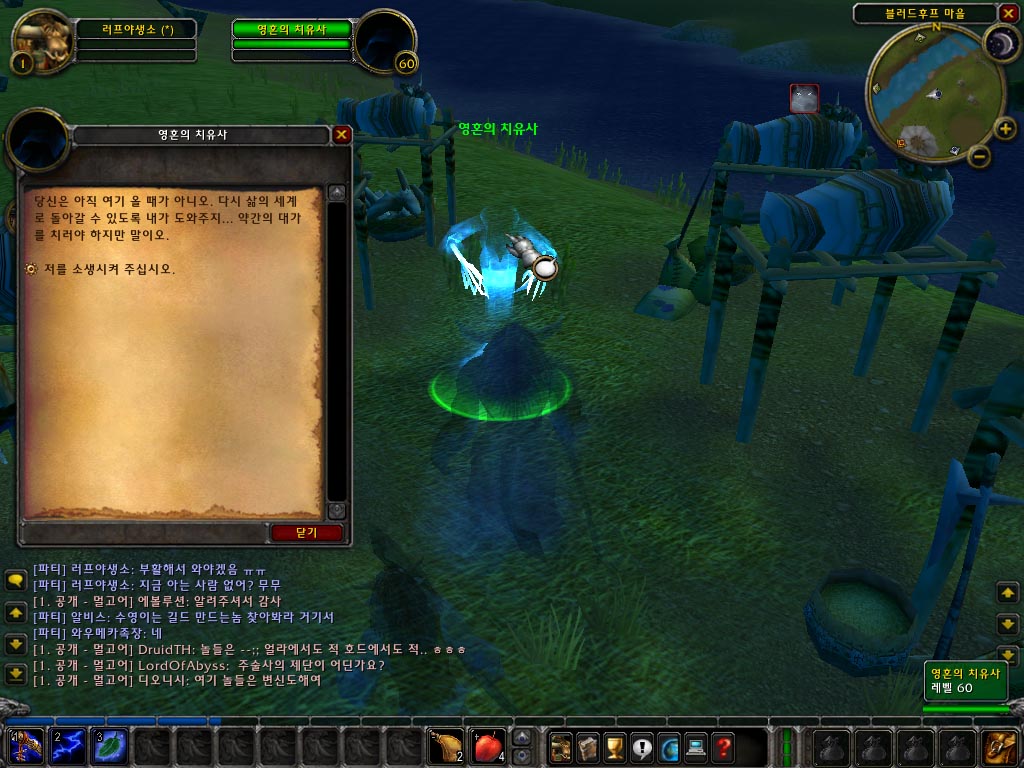Use the tan waterskin item on action bar
Viewport: 1024px width, 768px height.
coord(445,747)
